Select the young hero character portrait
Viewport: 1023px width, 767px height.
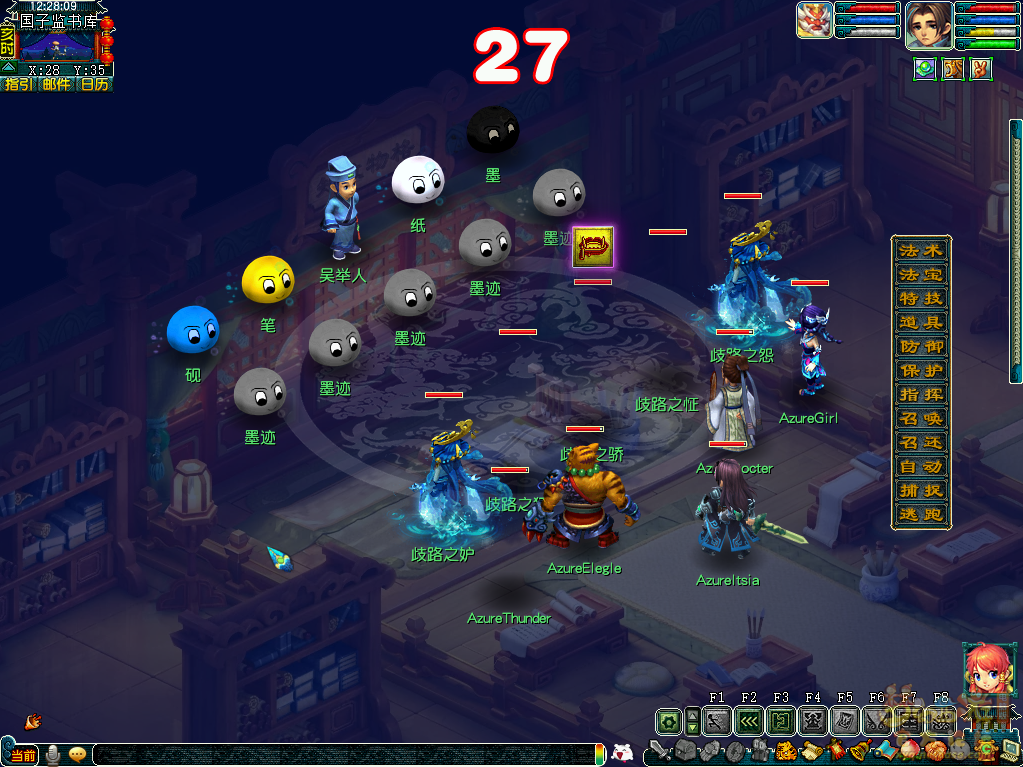[x=927, y=24]
